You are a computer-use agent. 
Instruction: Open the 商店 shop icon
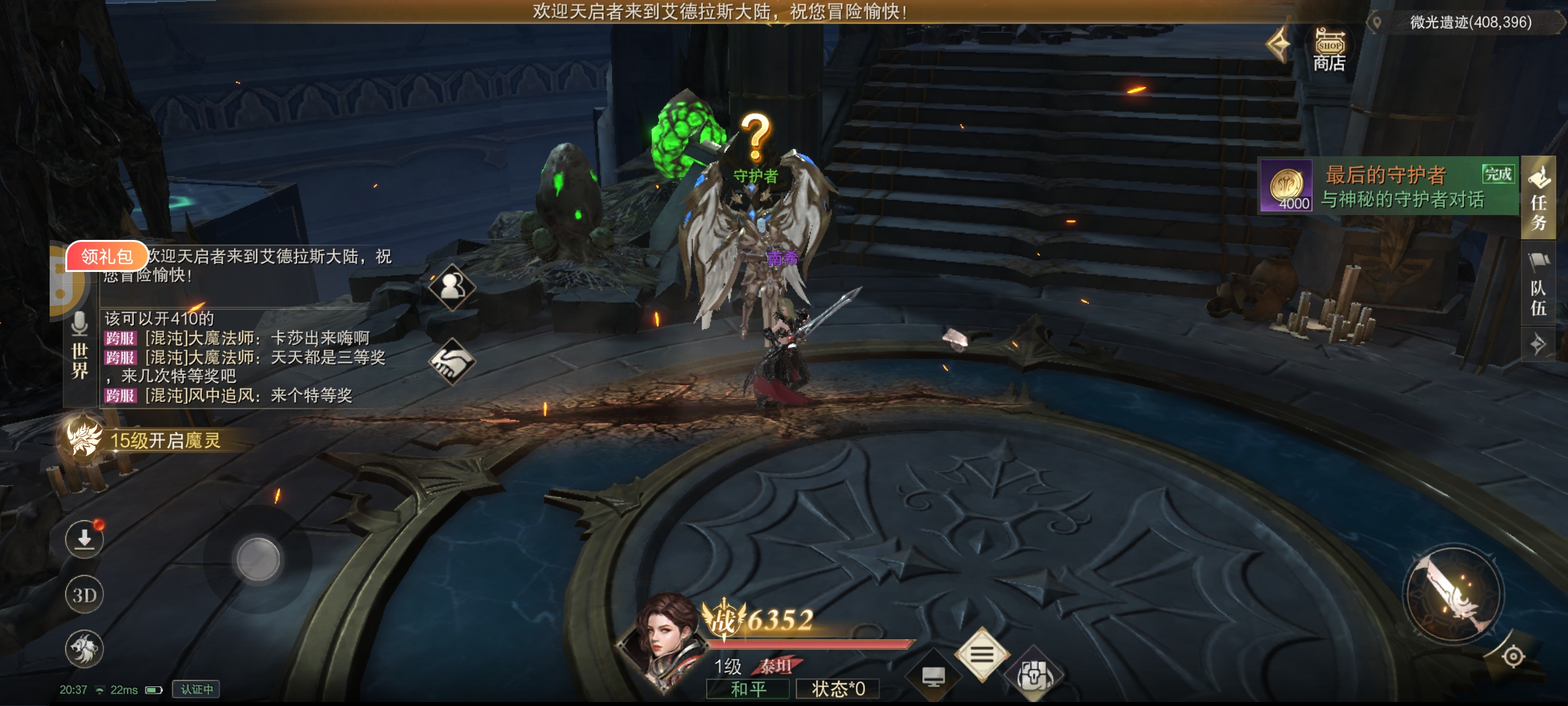tap(1329, 50)
